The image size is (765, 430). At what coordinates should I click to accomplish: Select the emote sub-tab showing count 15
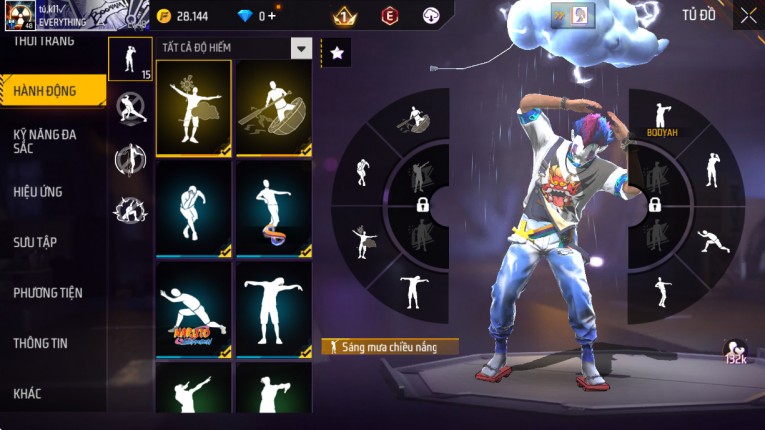(130, 59)
